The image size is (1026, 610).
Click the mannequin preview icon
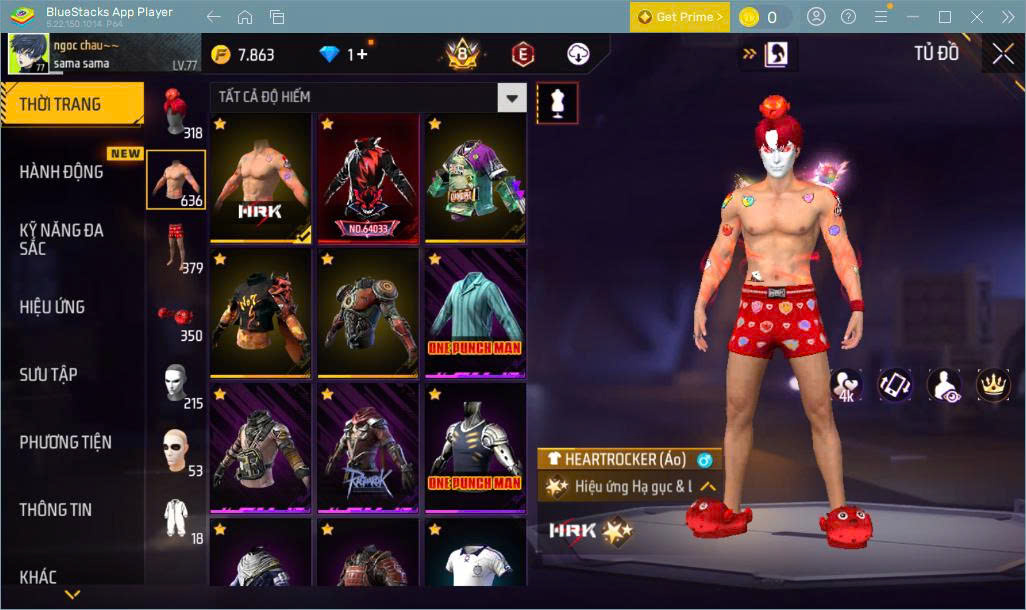tap(557, 102)
